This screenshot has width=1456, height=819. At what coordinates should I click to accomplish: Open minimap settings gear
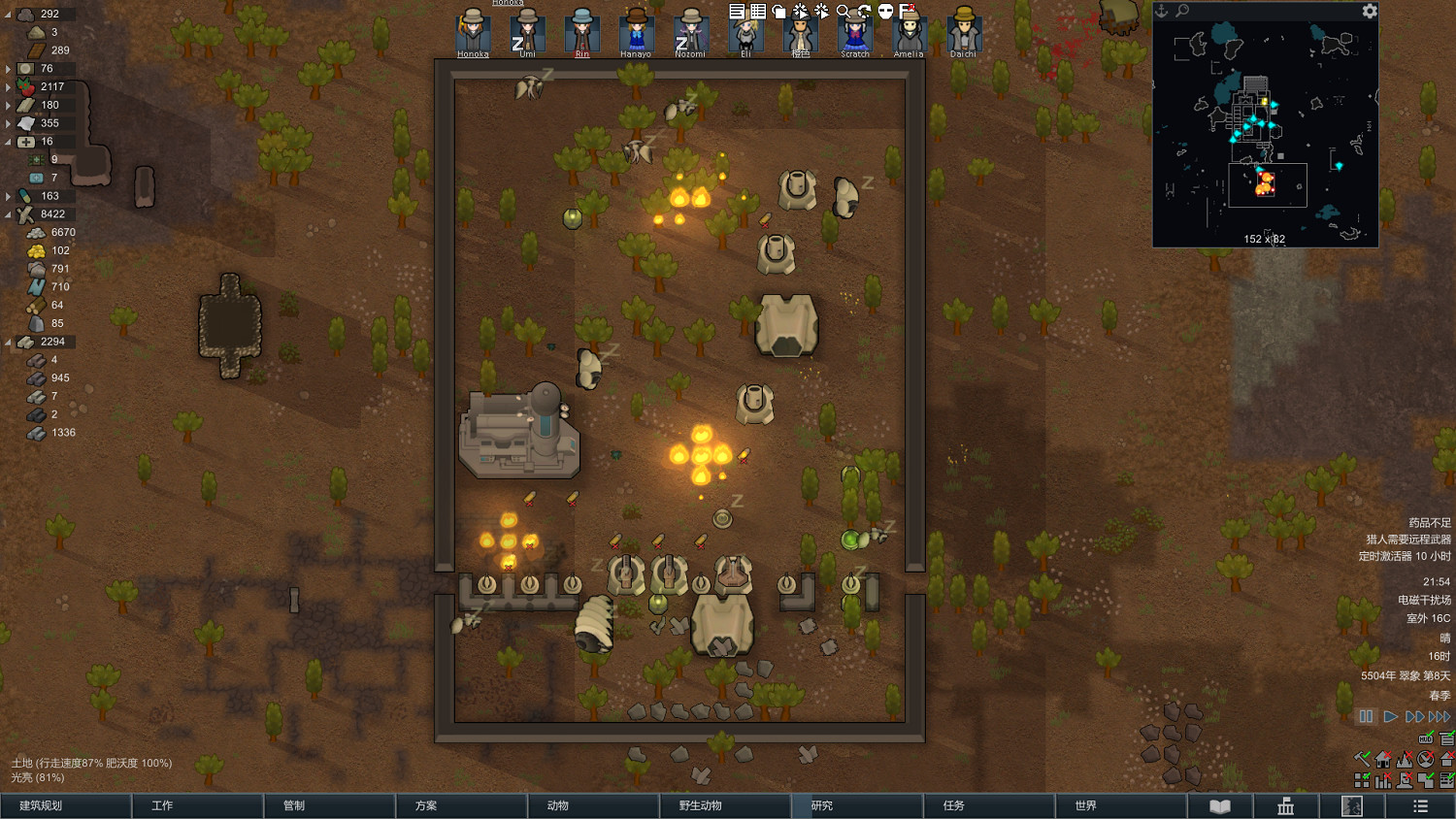1369,11
